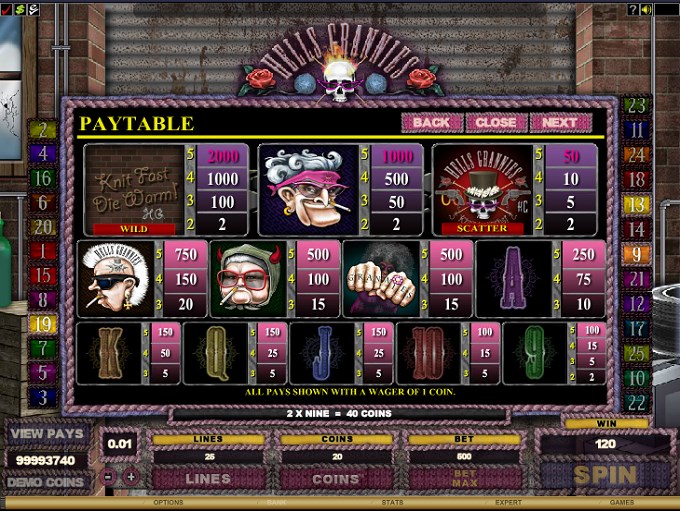
Task: Open the Options menu
Action: click(168, 503)
